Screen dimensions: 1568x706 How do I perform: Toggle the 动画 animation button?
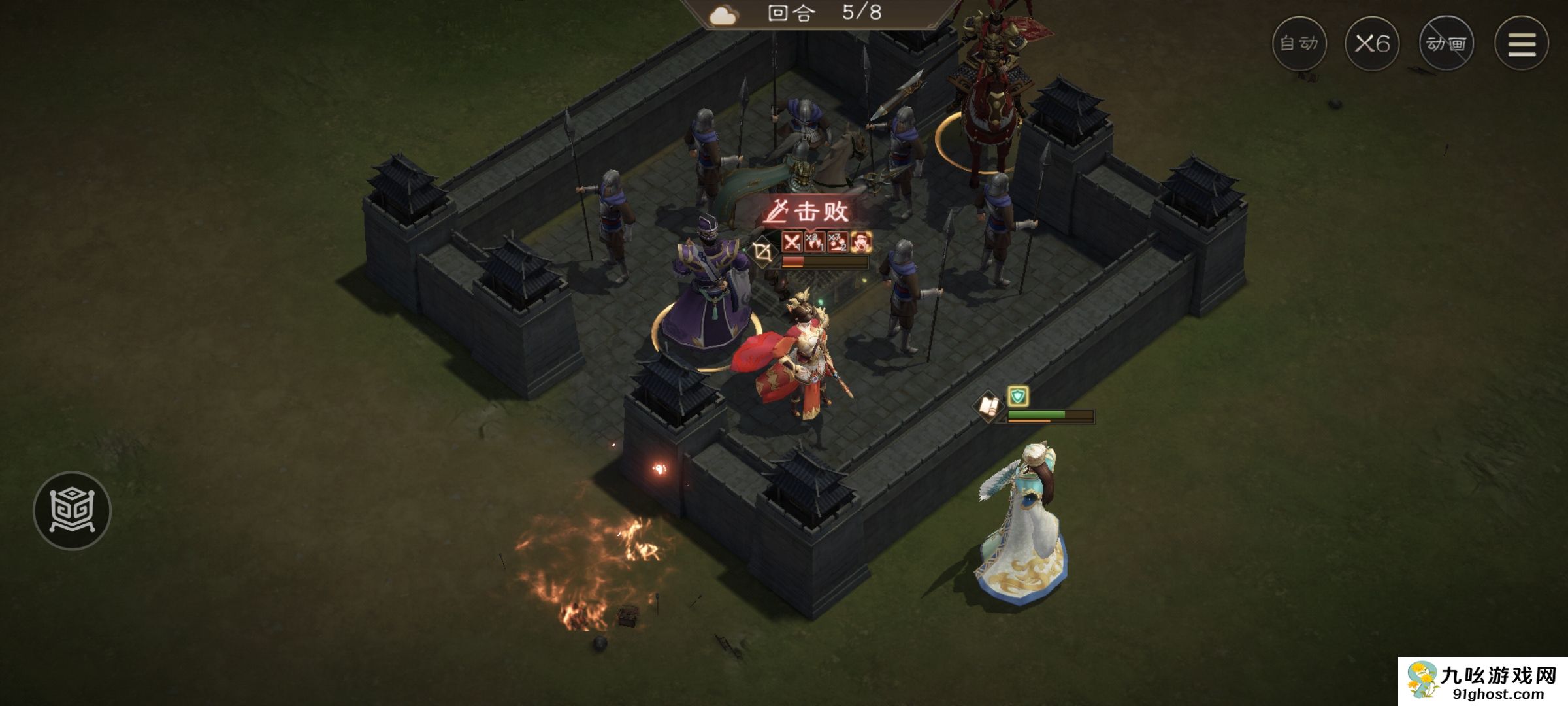[1446, 44]
